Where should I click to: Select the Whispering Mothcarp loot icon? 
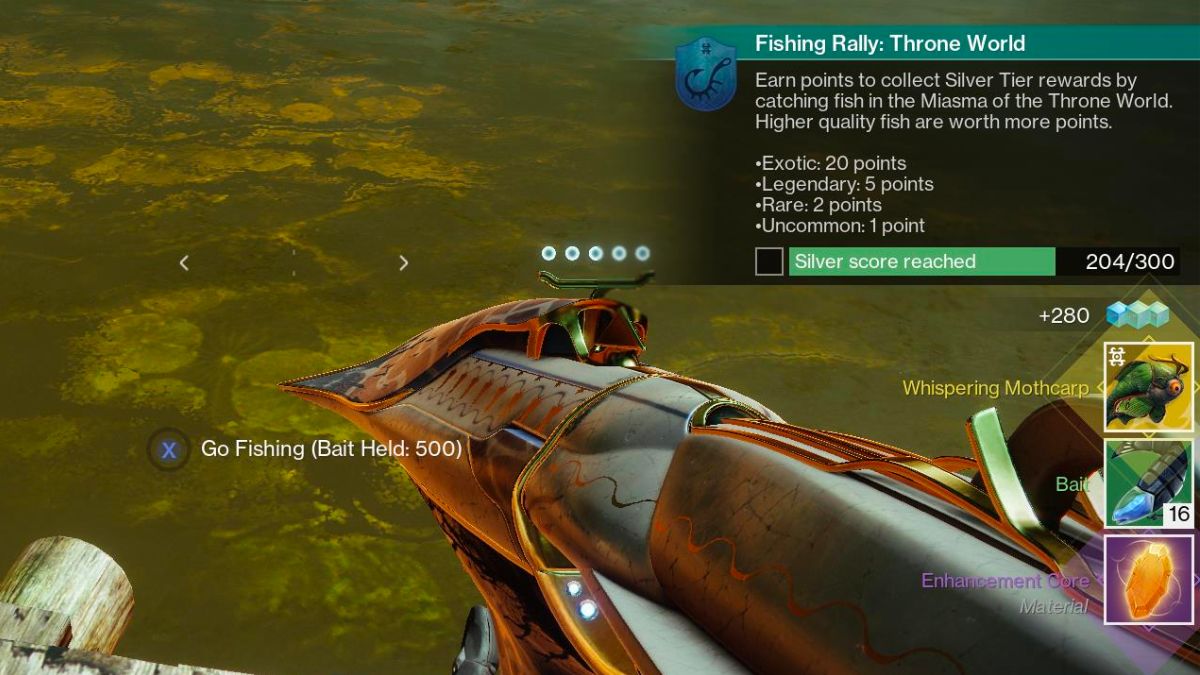[1148, 387]
